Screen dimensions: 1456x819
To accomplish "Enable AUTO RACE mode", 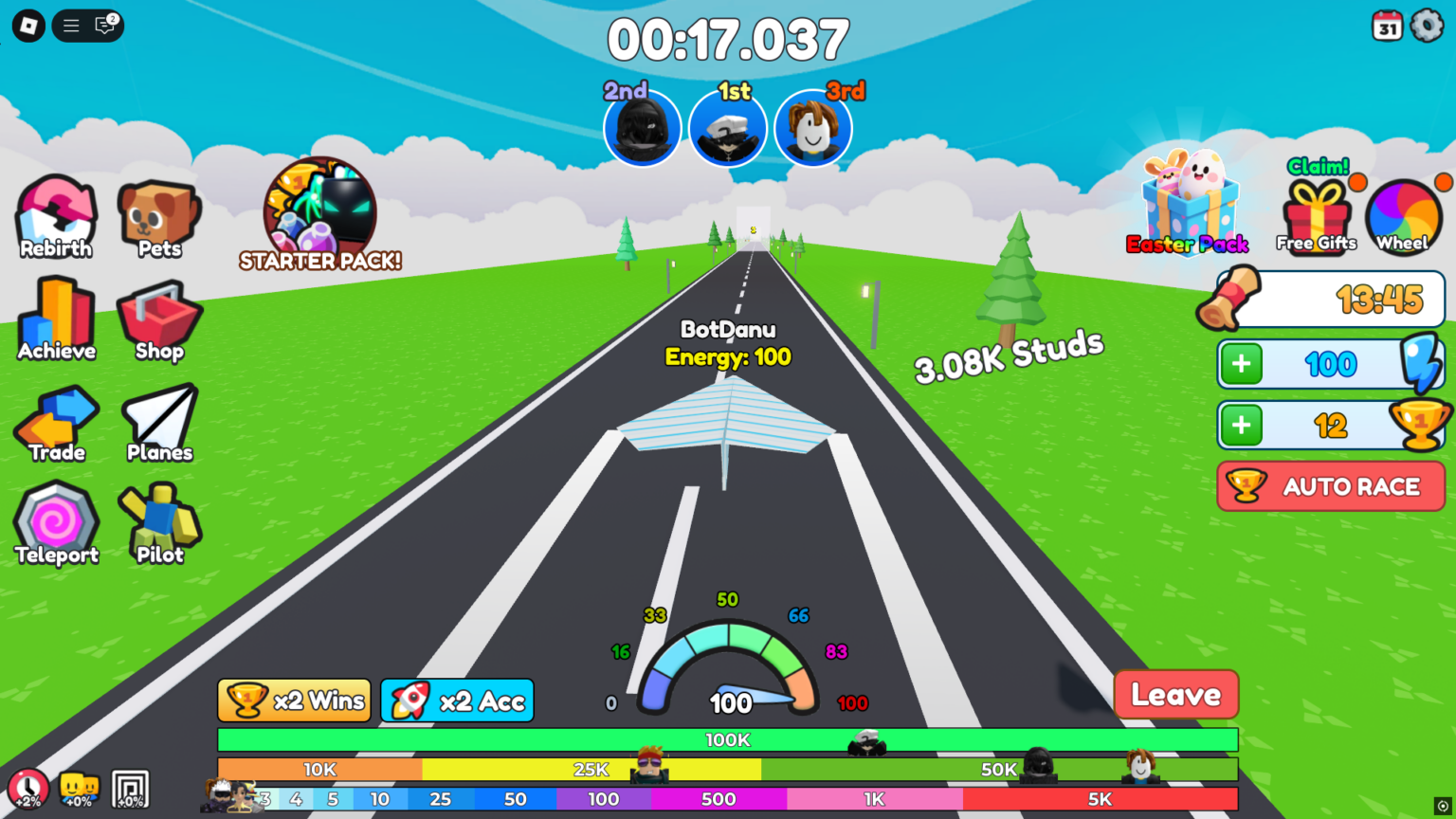I will [x=1330, y=486].
